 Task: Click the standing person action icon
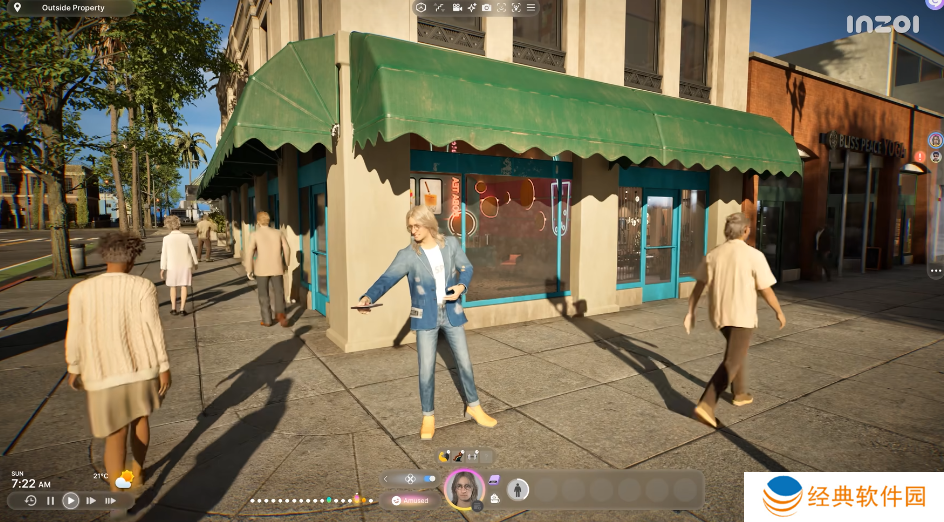click(518, 489)
